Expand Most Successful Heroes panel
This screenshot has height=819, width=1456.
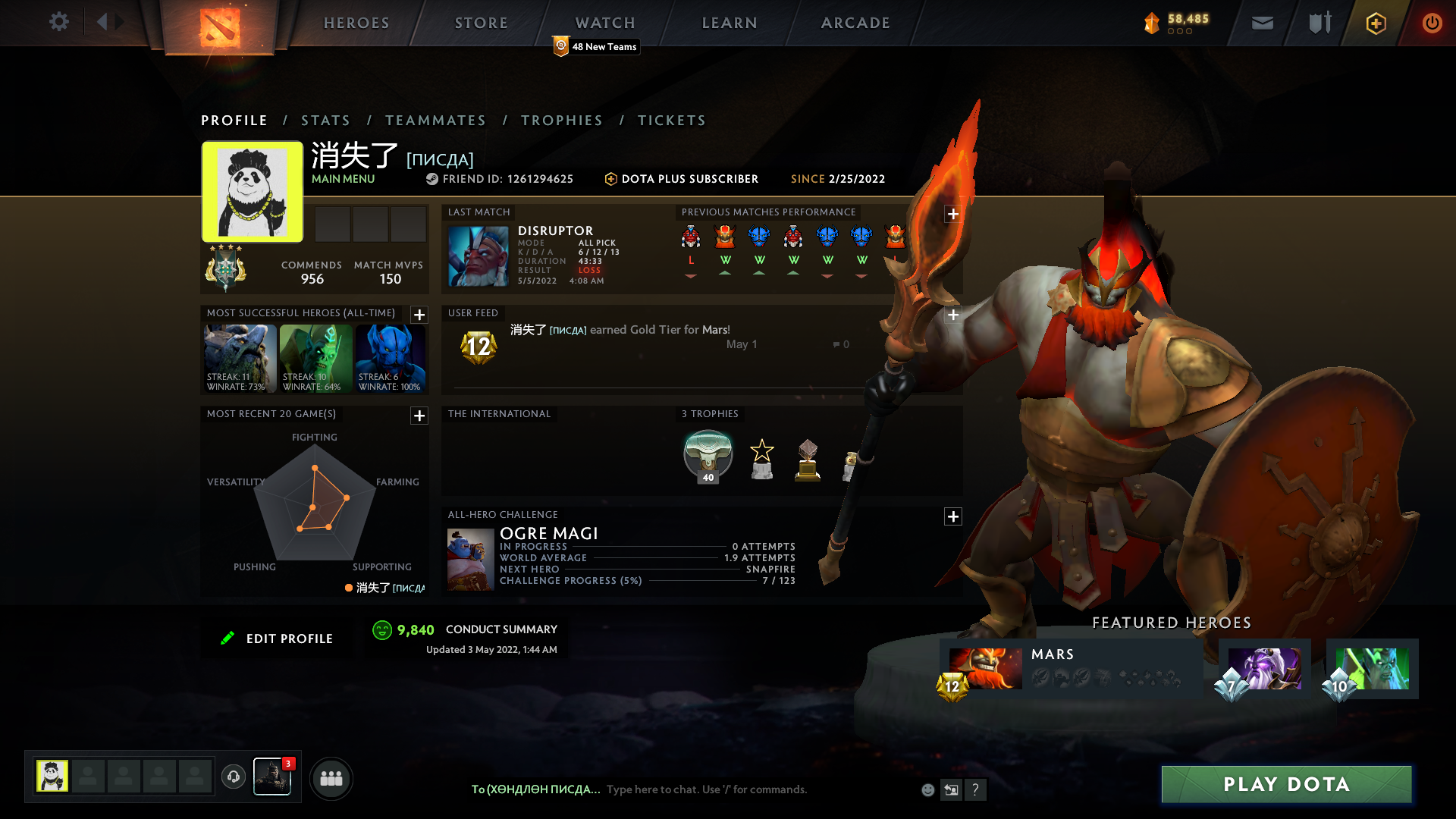(x=419, y=315)
